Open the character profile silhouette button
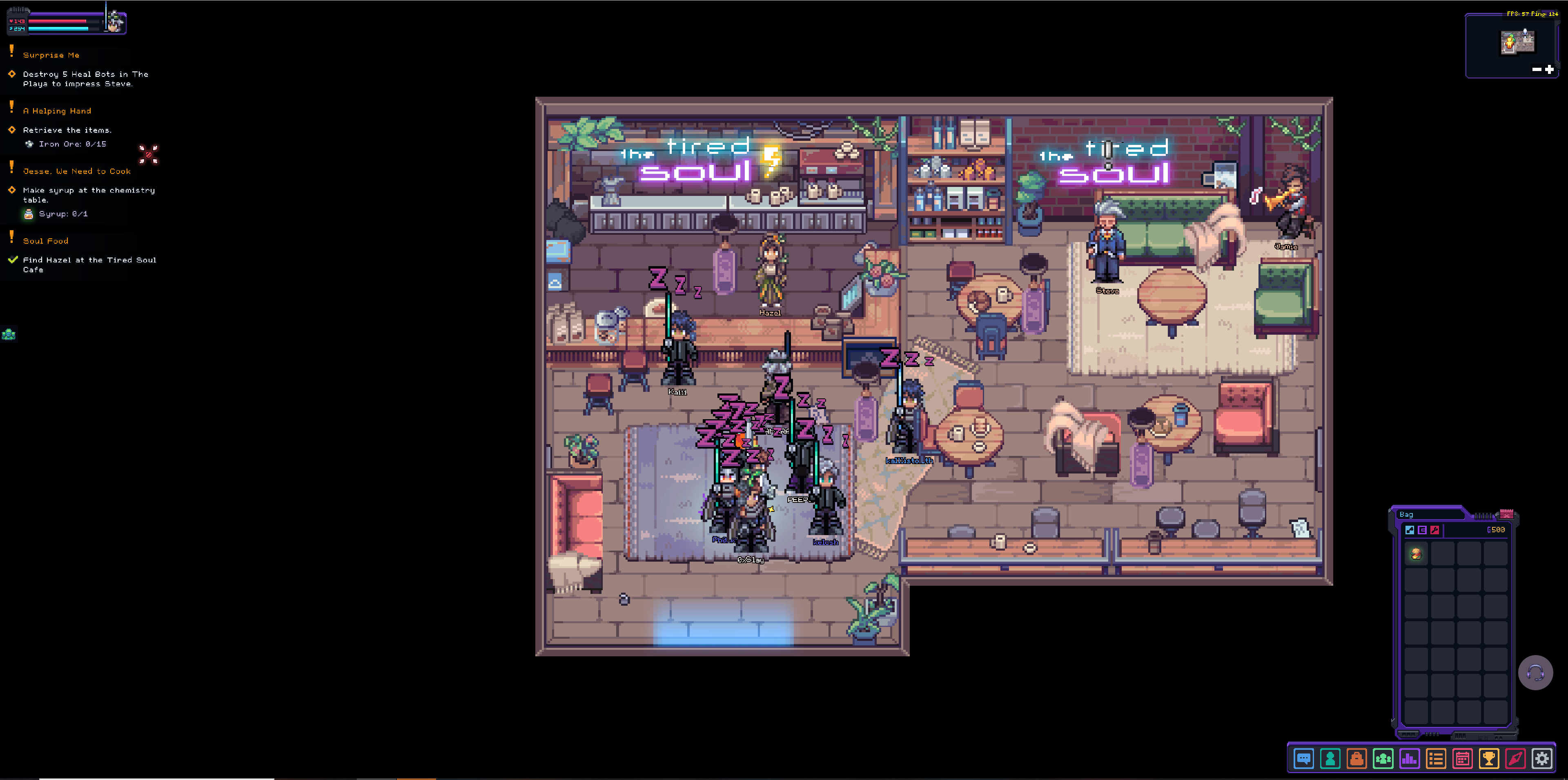This screenshot has width=1568, height=780. click(1330, 759)
